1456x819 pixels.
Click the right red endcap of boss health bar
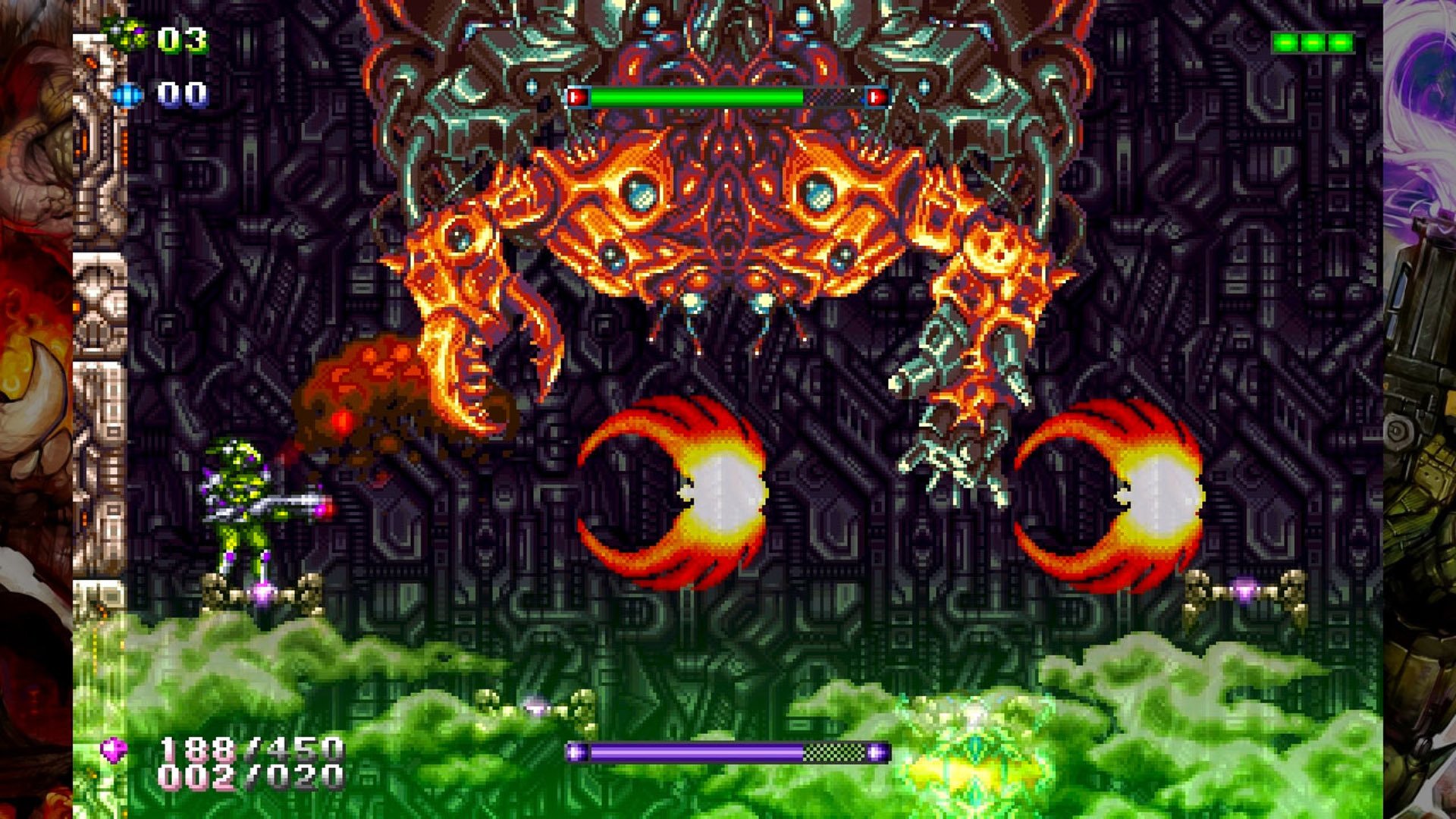click(x=877, y=97)
